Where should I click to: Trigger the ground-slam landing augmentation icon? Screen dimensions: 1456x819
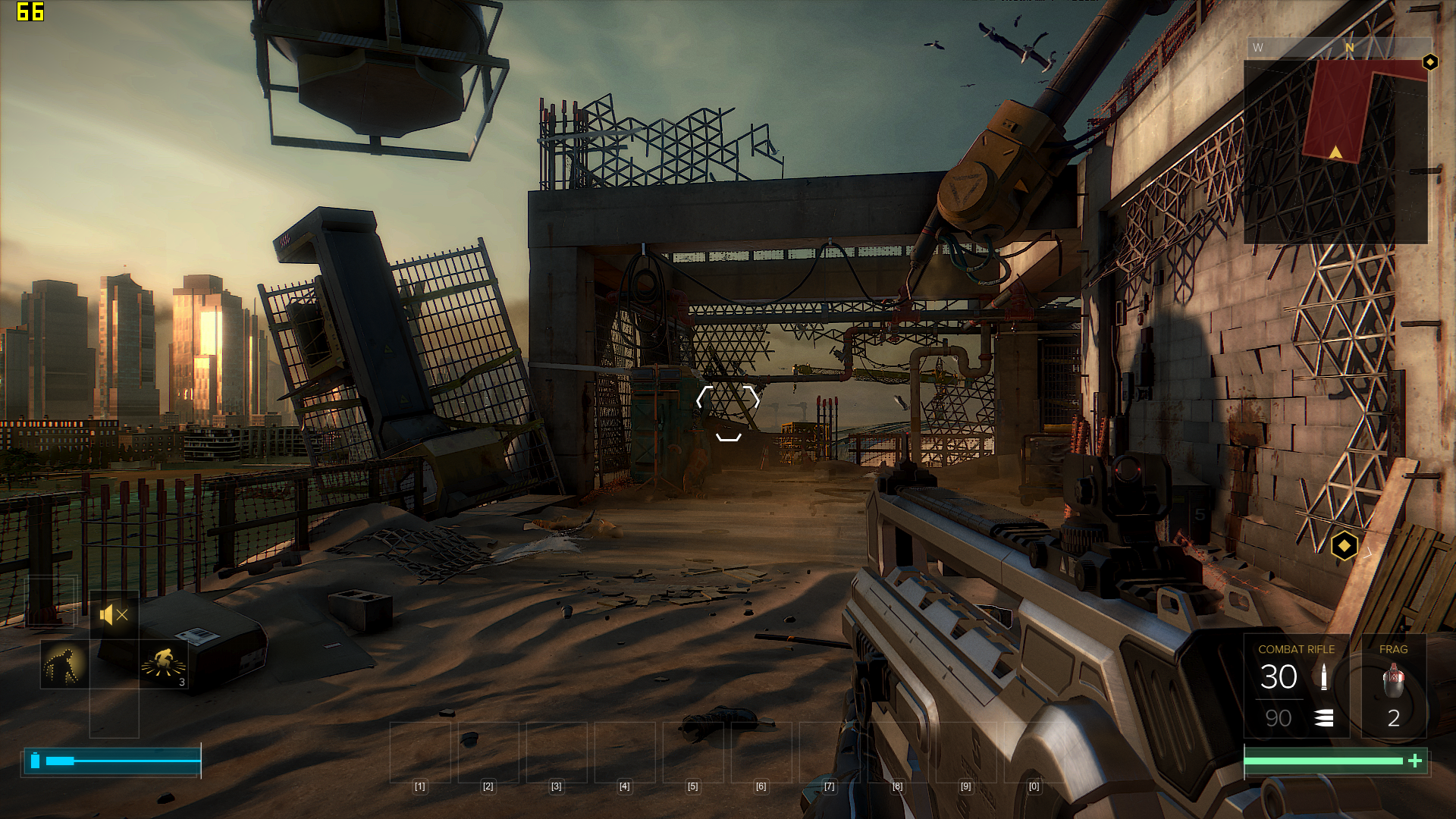point(163,663)
